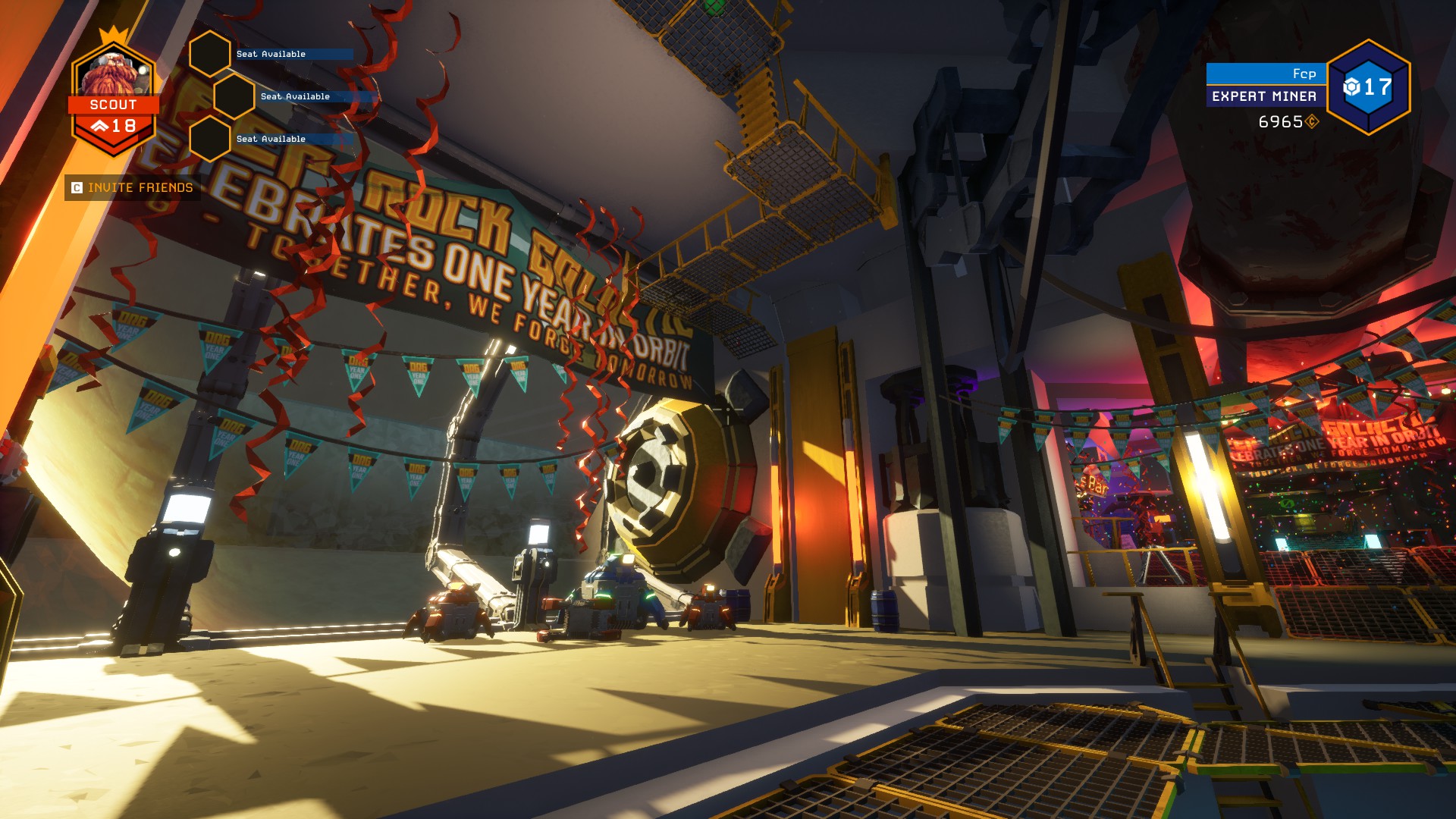Select the Fcp player name banner
1456x819 pixels.
pyautogui.click(x=1265, y=74)
